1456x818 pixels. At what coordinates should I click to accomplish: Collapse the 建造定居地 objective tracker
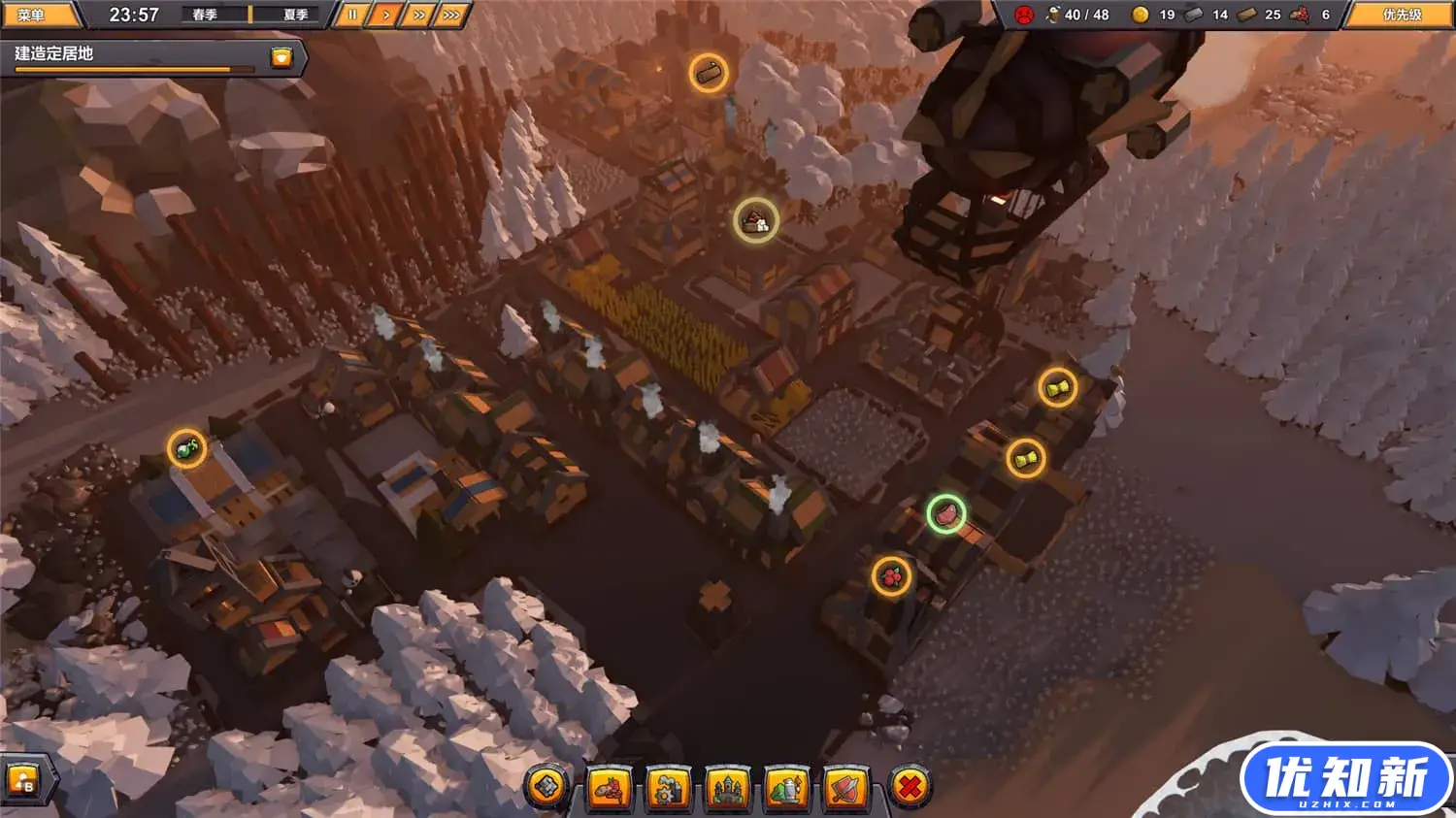[281, 57]
